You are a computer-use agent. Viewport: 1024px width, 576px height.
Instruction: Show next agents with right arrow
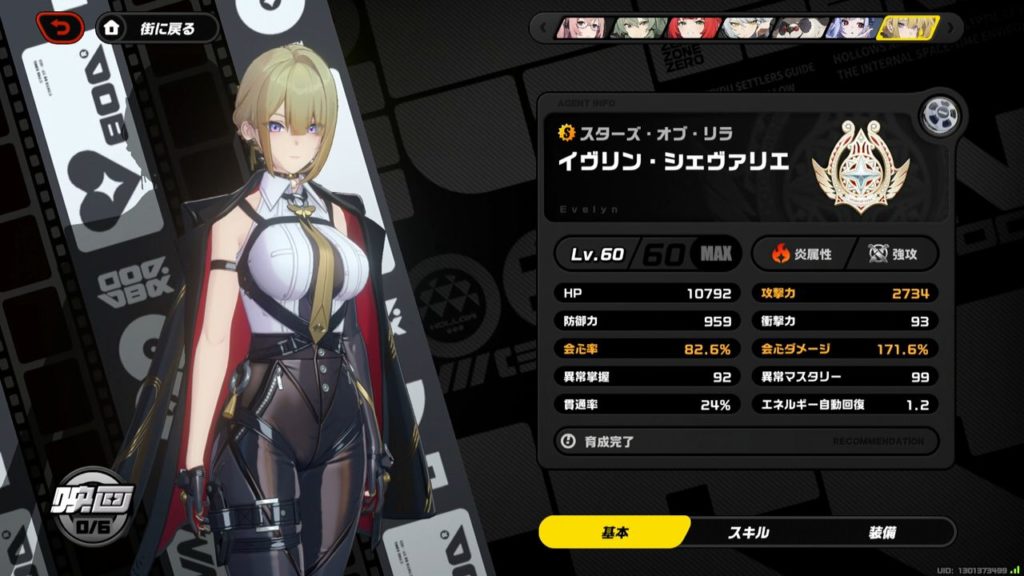pyautogui.click(x=953, y=28)
